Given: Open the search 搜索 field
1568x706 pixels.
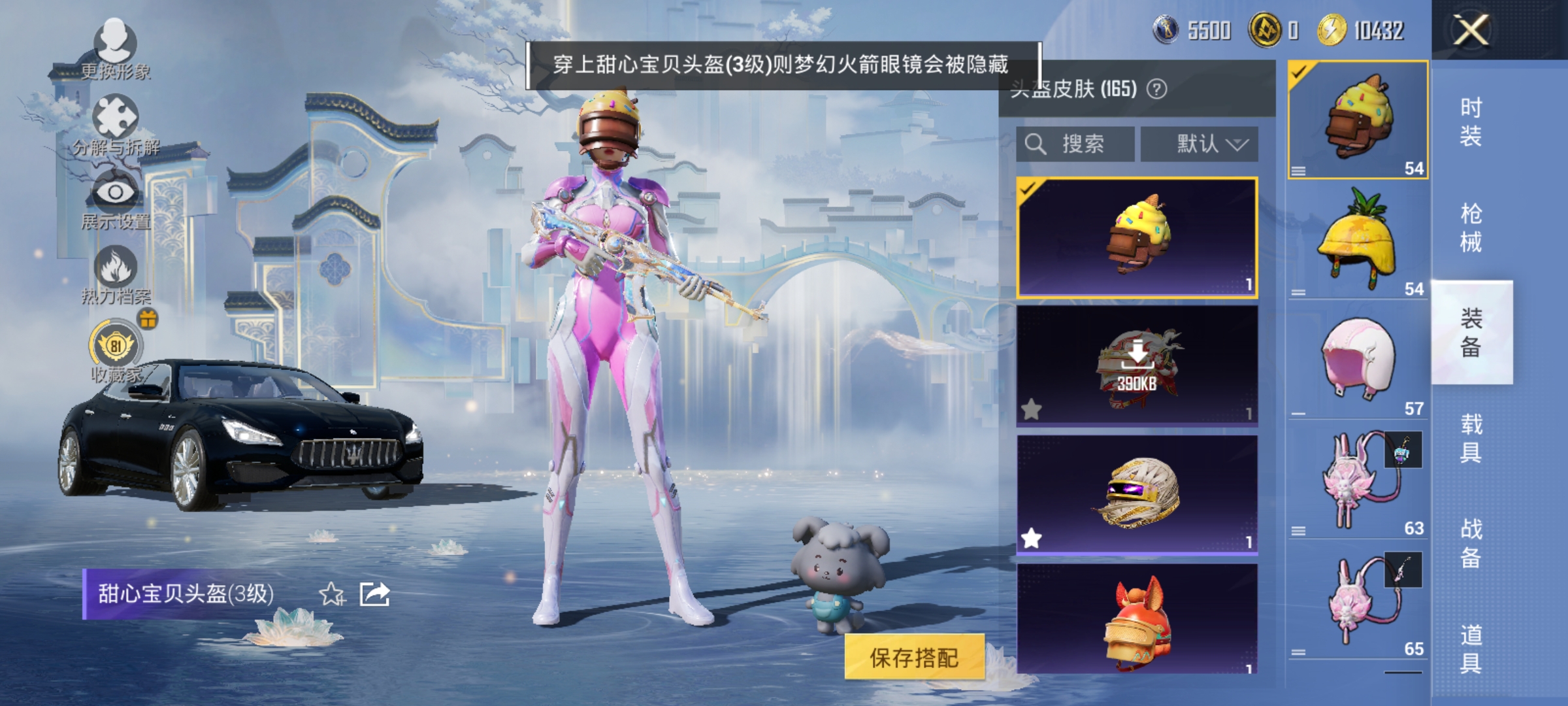Looking at the screenshot, I should point(1078,144).
